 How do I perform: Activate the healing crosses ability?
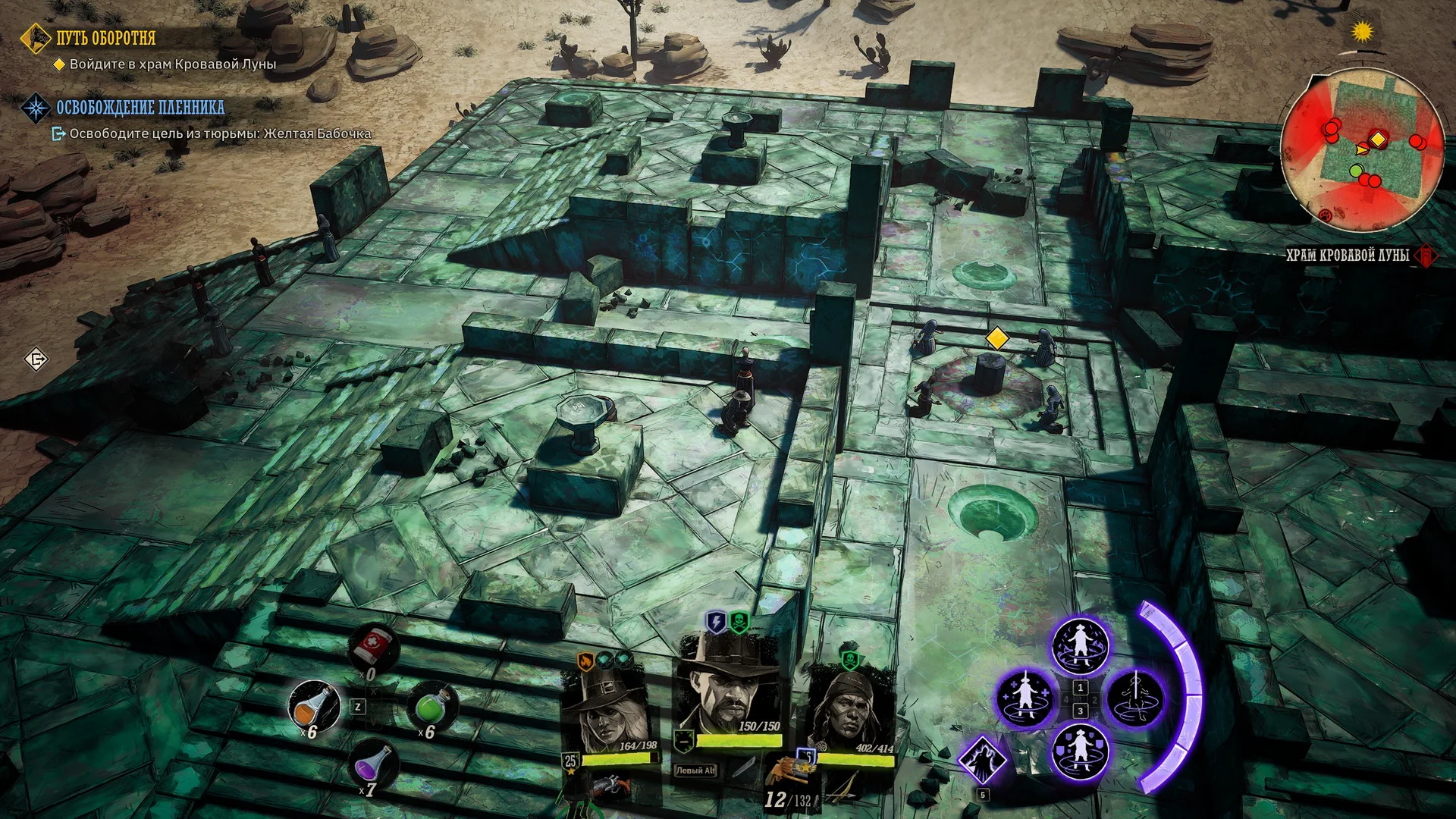point(1025,698)
